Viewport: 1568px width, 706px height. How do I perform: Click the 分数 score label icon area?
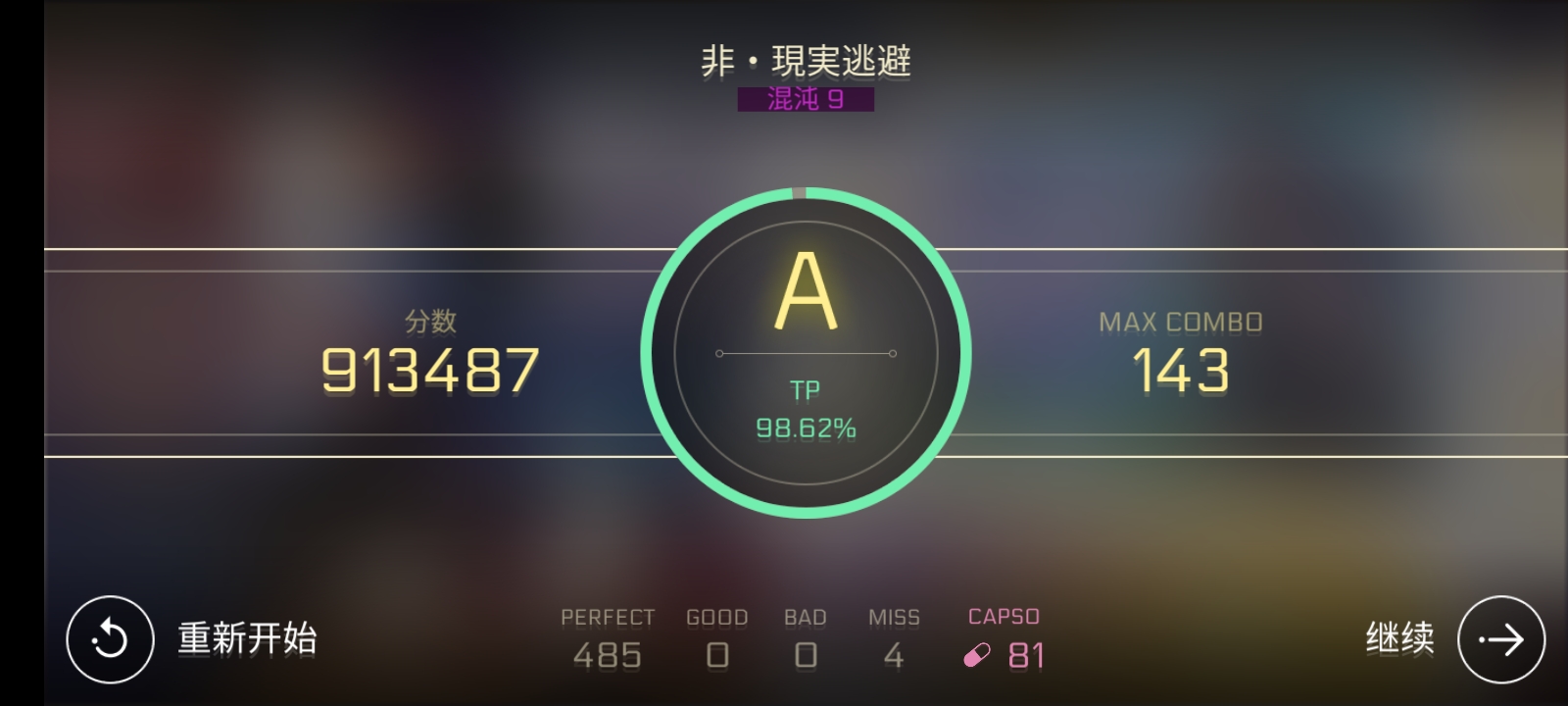pyautogui.click(x=429, y=320)
